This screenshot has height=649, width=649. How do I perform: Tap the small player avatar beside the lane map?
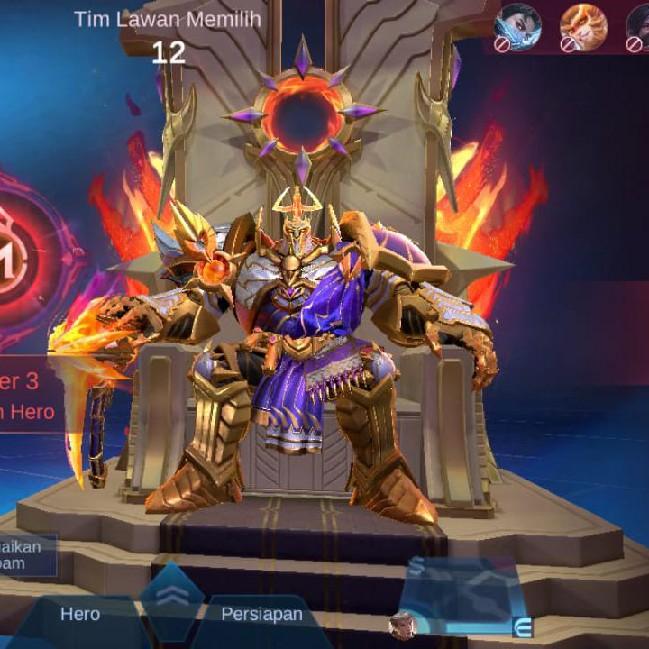[402, 625]
